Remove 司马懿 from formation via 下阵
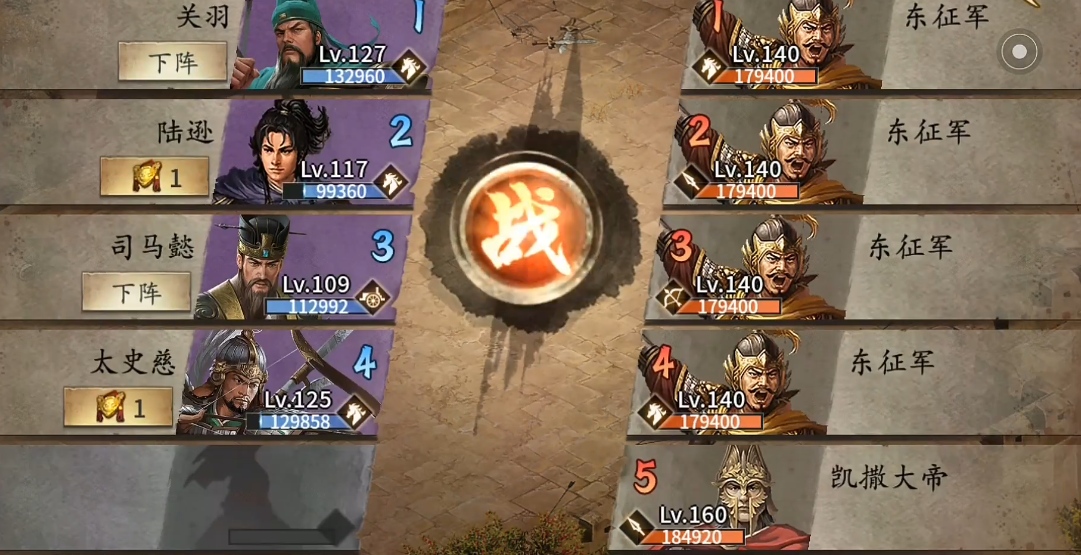The height and width of the screenshot is (555, 1081). click(136, 292)
